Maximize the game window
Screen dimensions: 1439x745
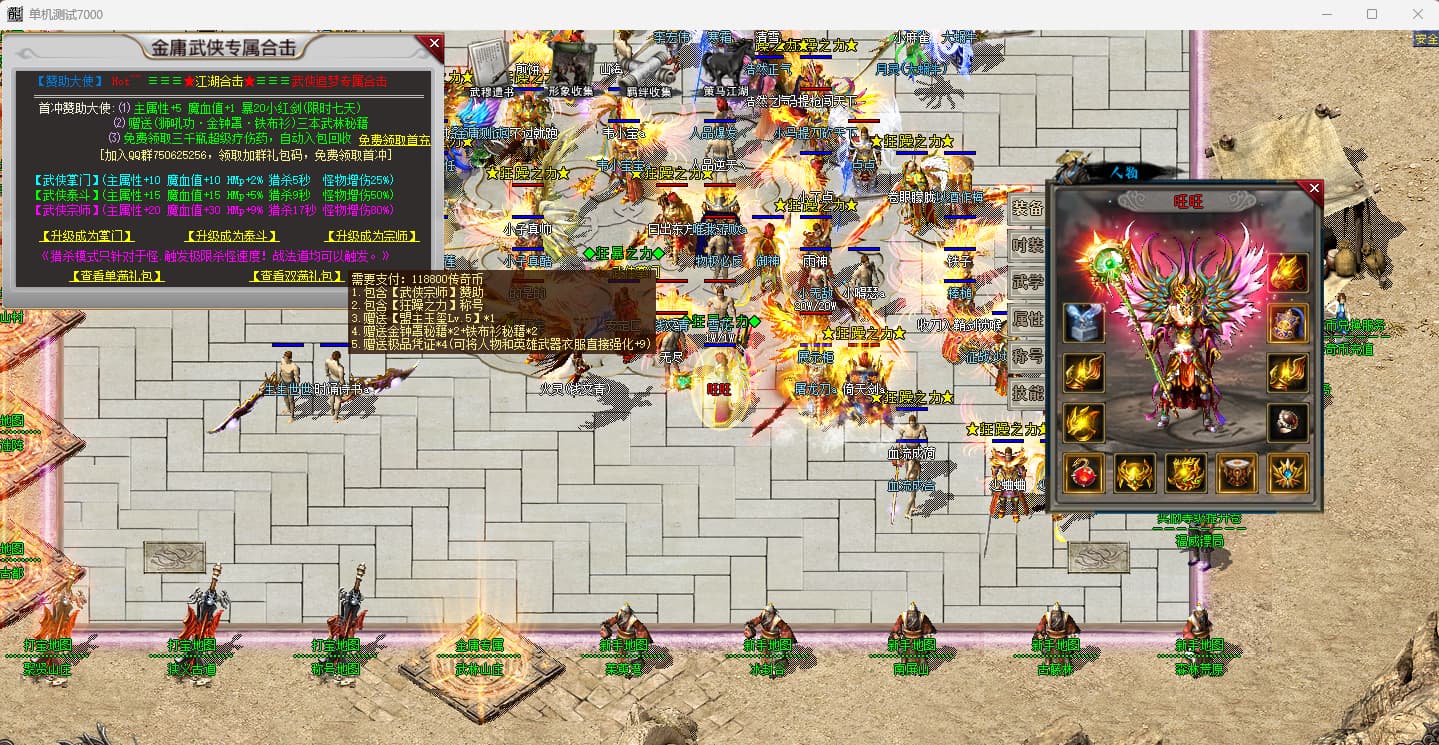(x=1371, y=14)
